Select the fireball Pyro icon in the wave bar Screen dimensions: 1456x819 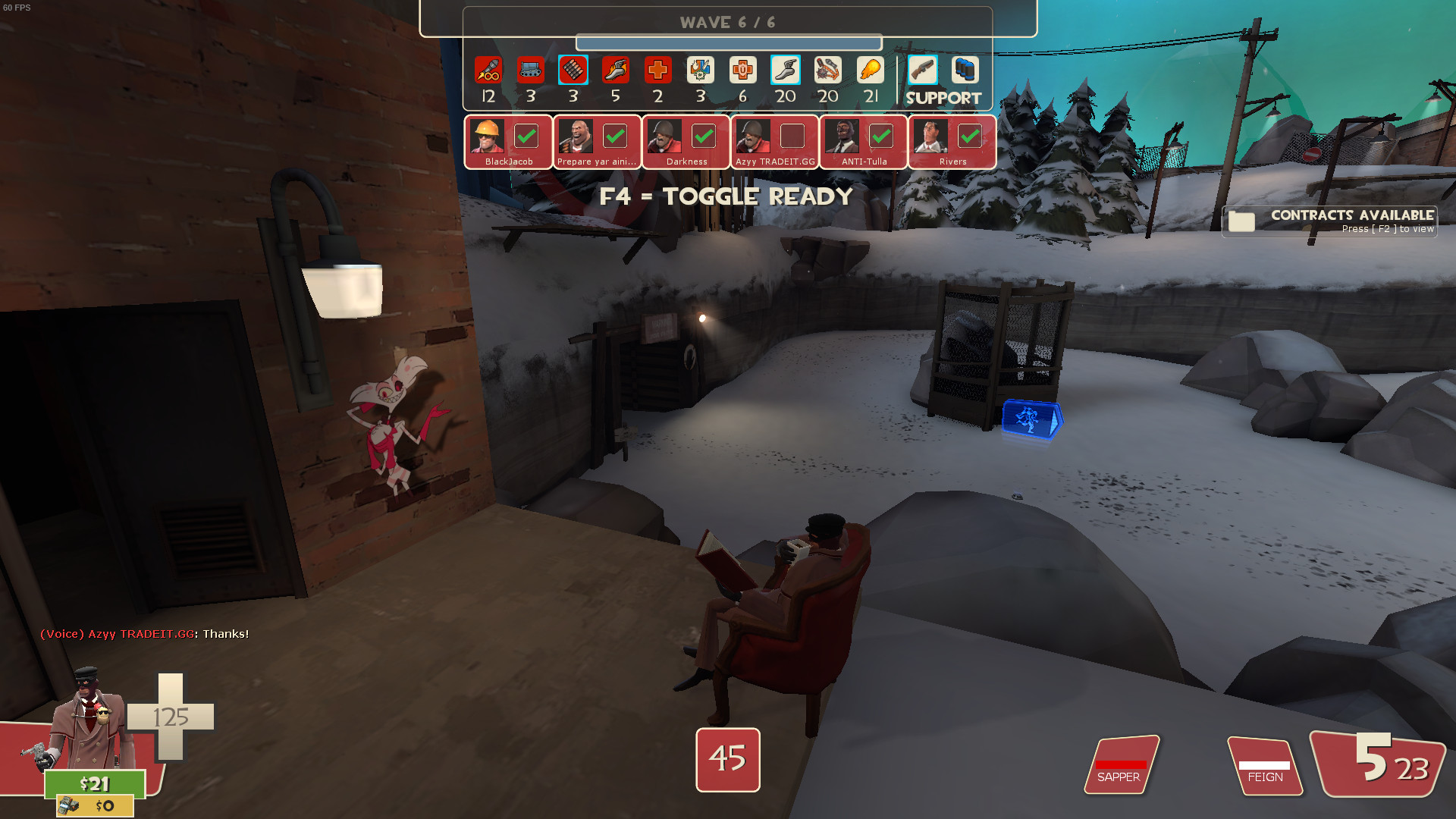[x=870, y=70]
